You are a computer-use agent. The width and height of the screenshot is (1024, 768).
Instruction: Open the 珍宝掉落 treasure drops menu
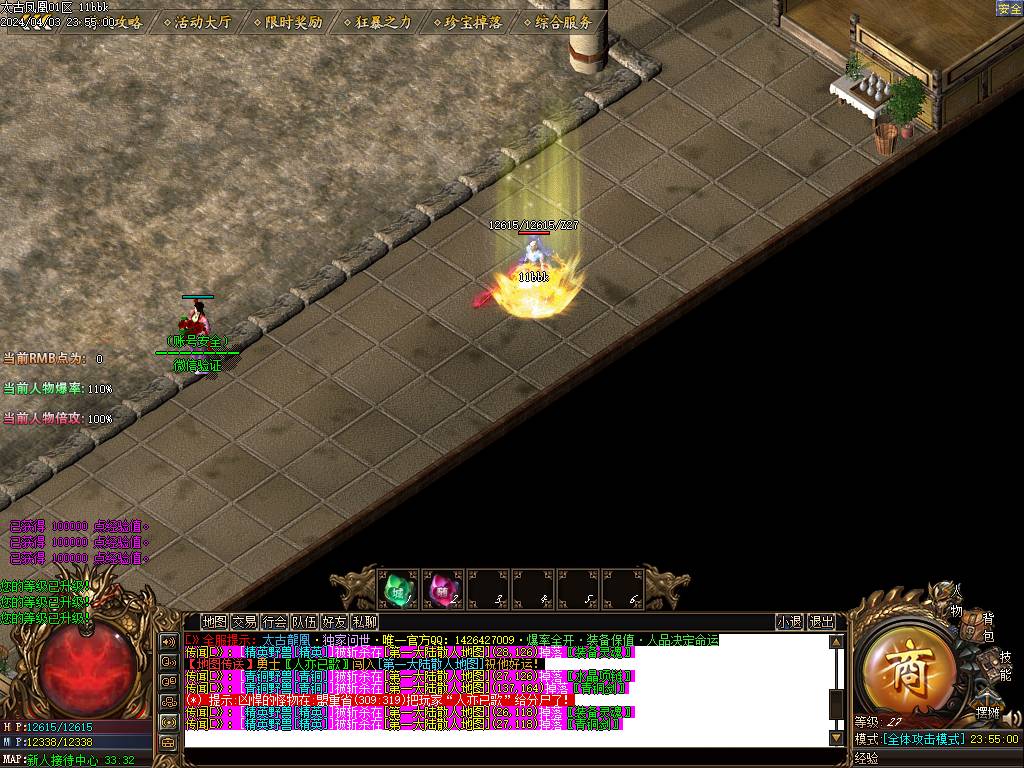point(466,21)
